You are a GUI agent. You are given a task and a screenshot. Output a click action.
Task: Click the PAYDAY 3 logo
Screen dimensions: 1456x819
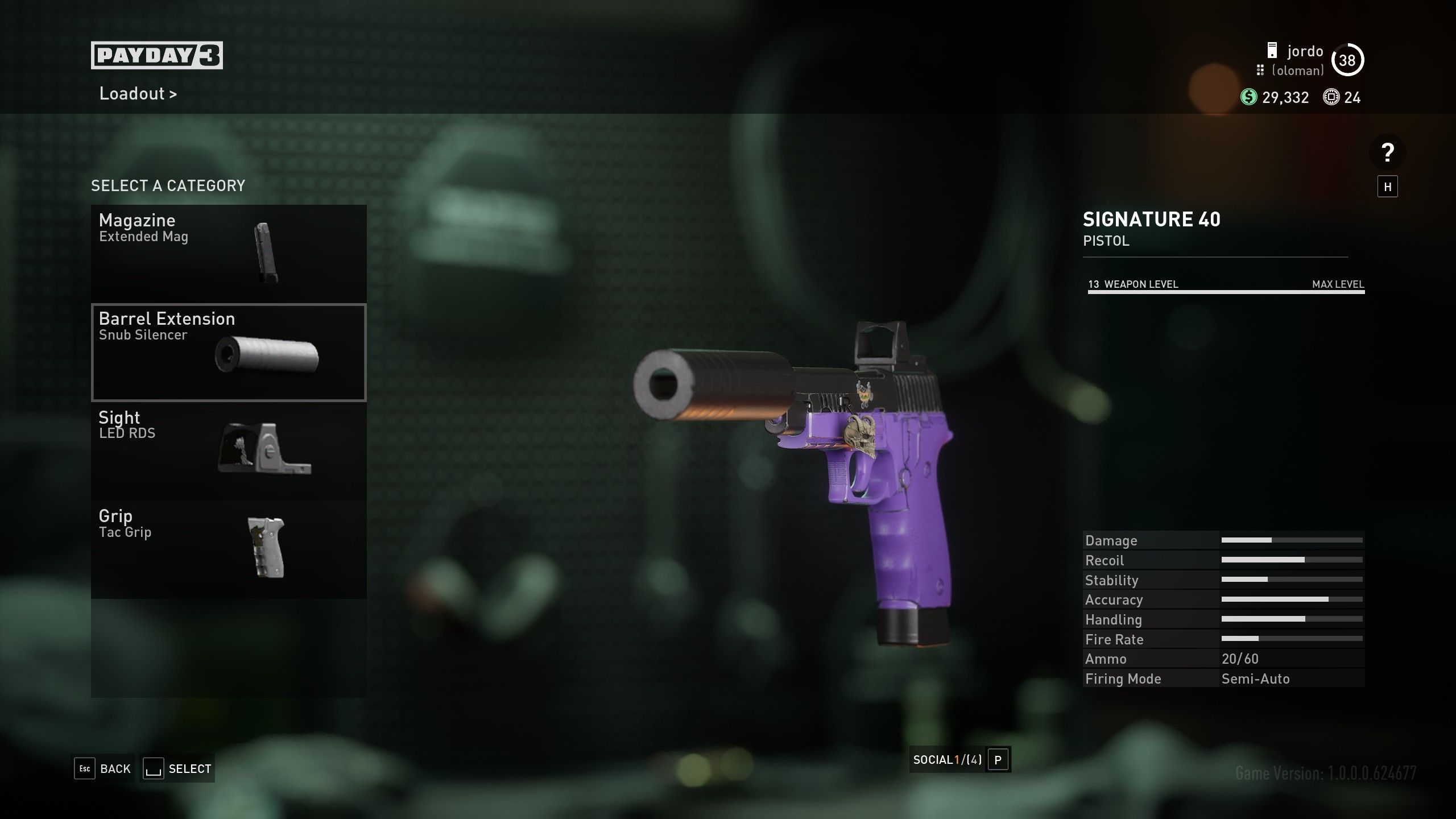[x=158, y=55]
